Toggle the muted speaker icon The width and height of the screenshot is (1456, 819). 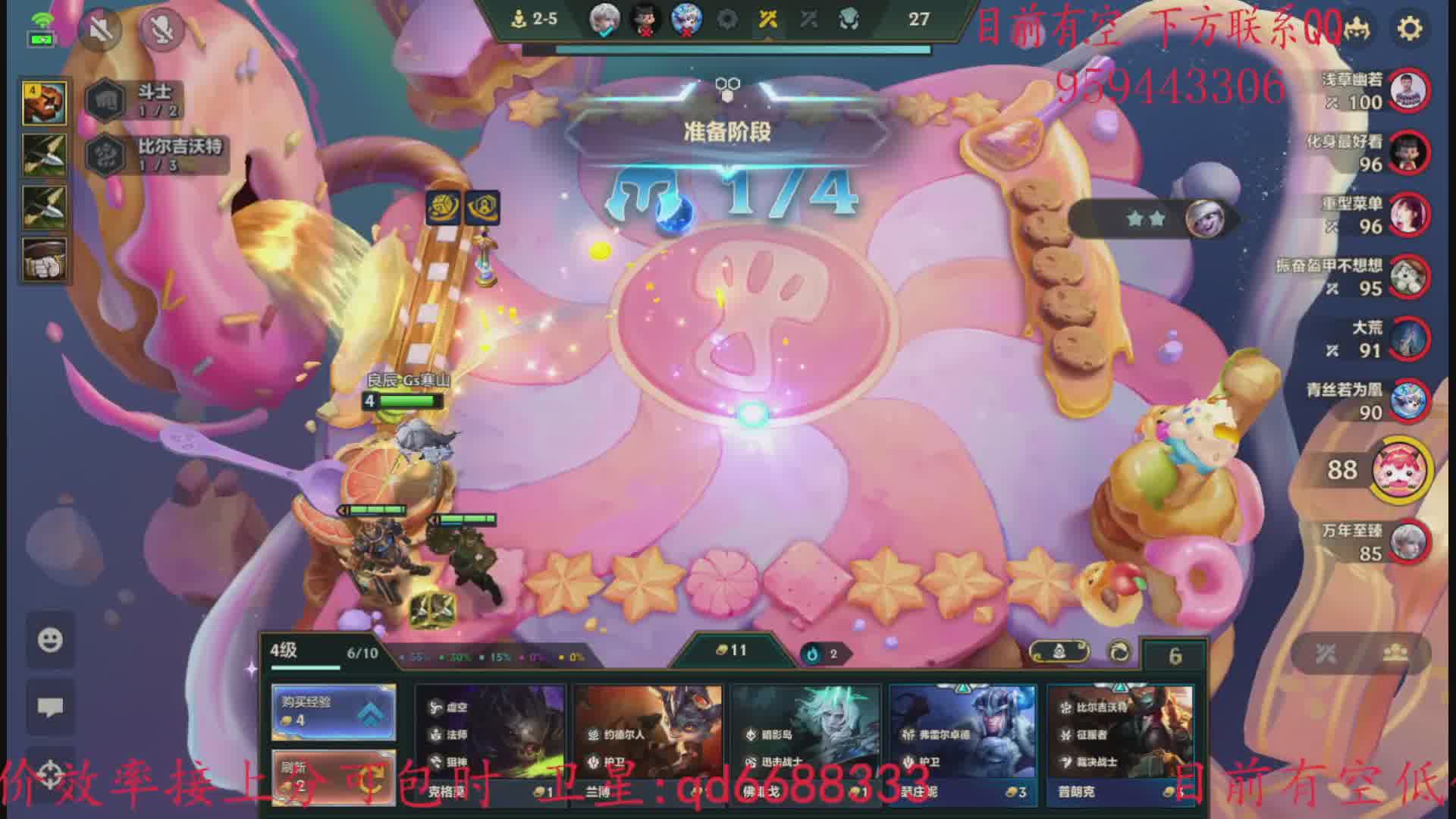click(x=101, y=29)
